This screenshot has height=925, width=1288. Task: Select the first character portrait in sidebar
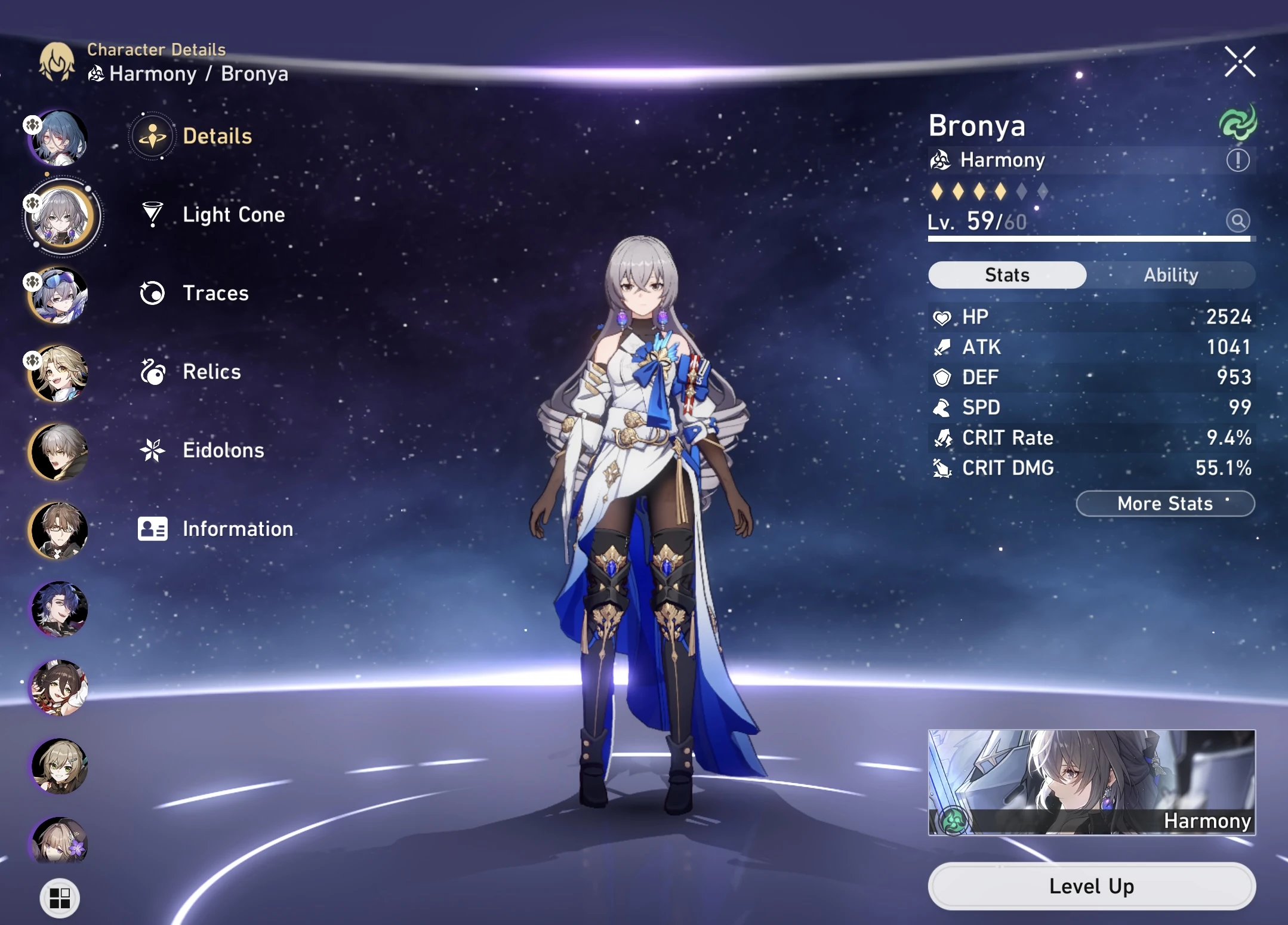58,138
